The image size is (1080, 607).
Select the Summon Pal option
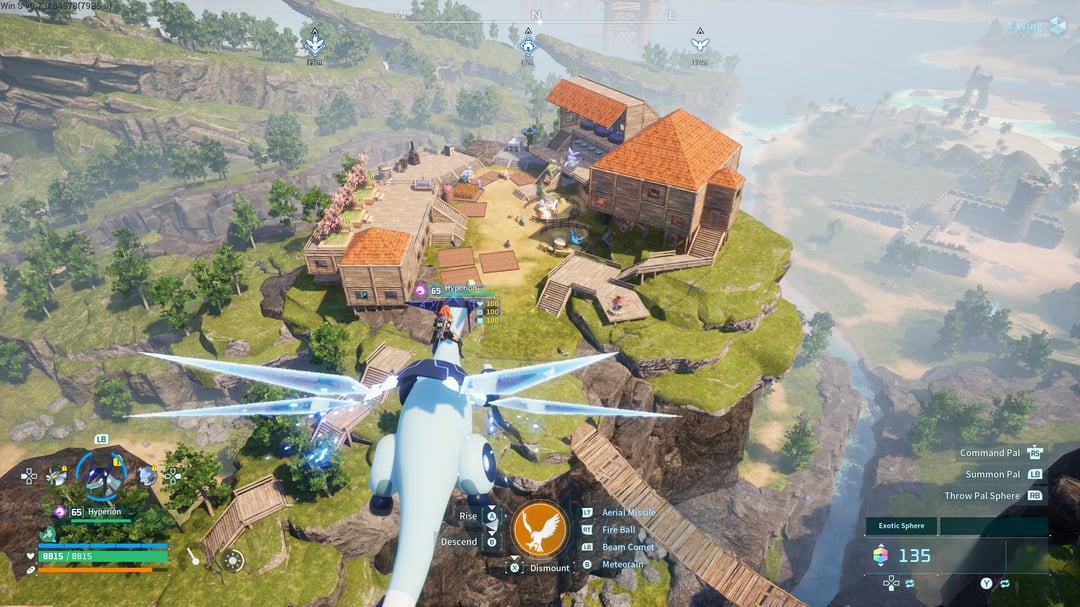coord(992,474)
